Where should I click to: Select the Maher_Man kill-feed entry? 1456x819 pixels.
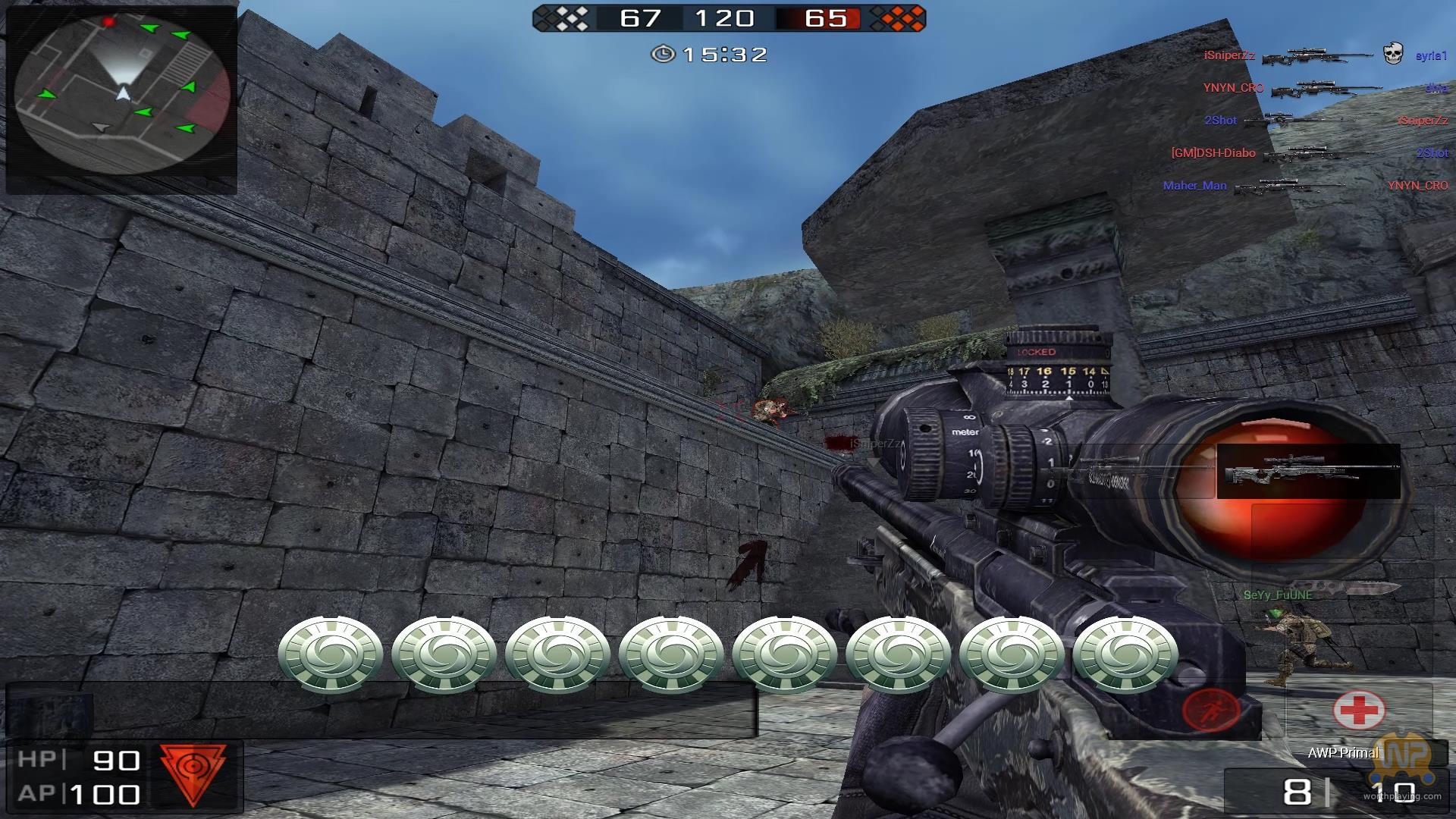[1194, 185]
